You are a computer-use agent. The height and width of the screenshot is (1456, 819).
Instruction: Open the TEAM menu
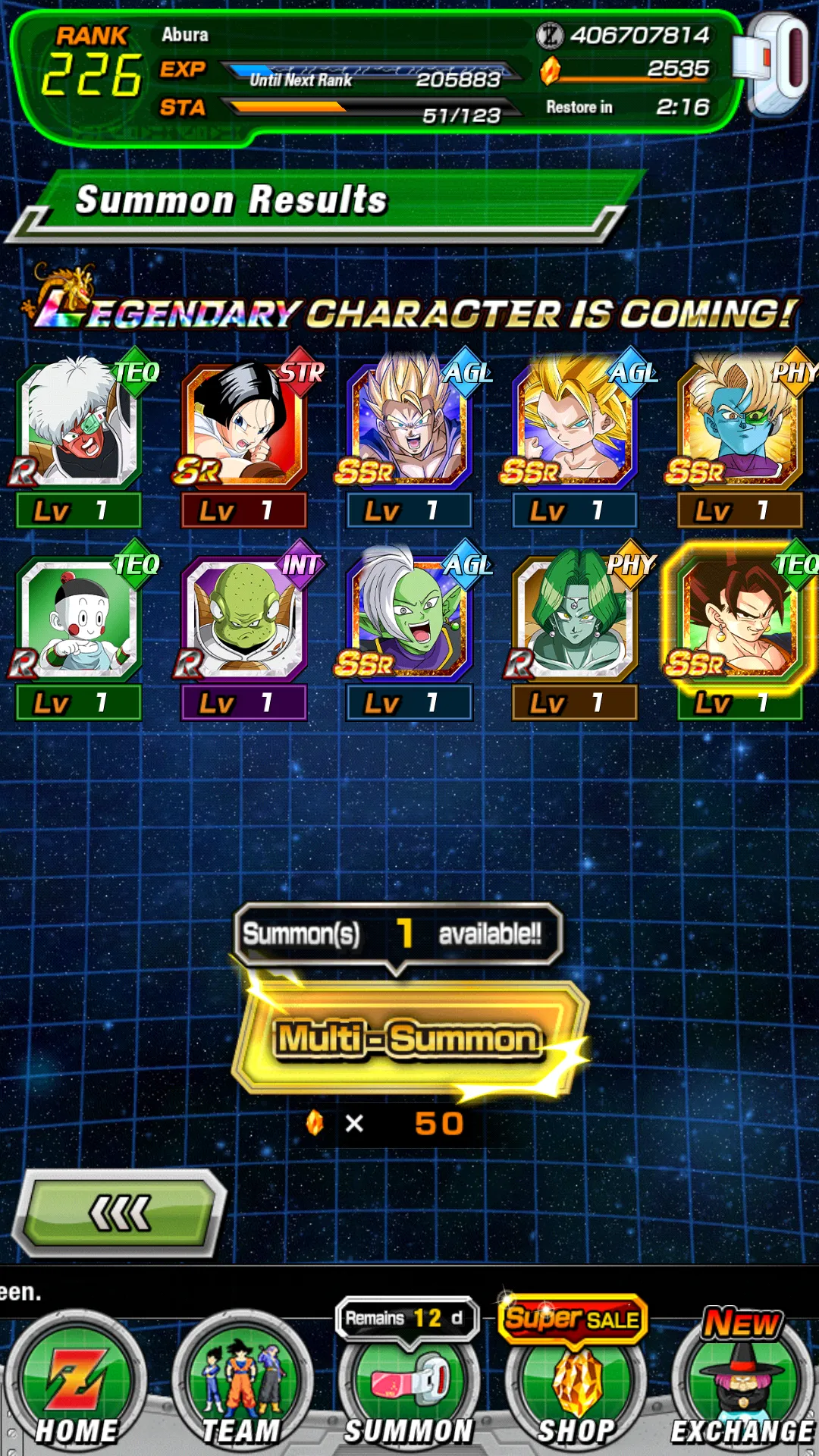click(242, 1388)
